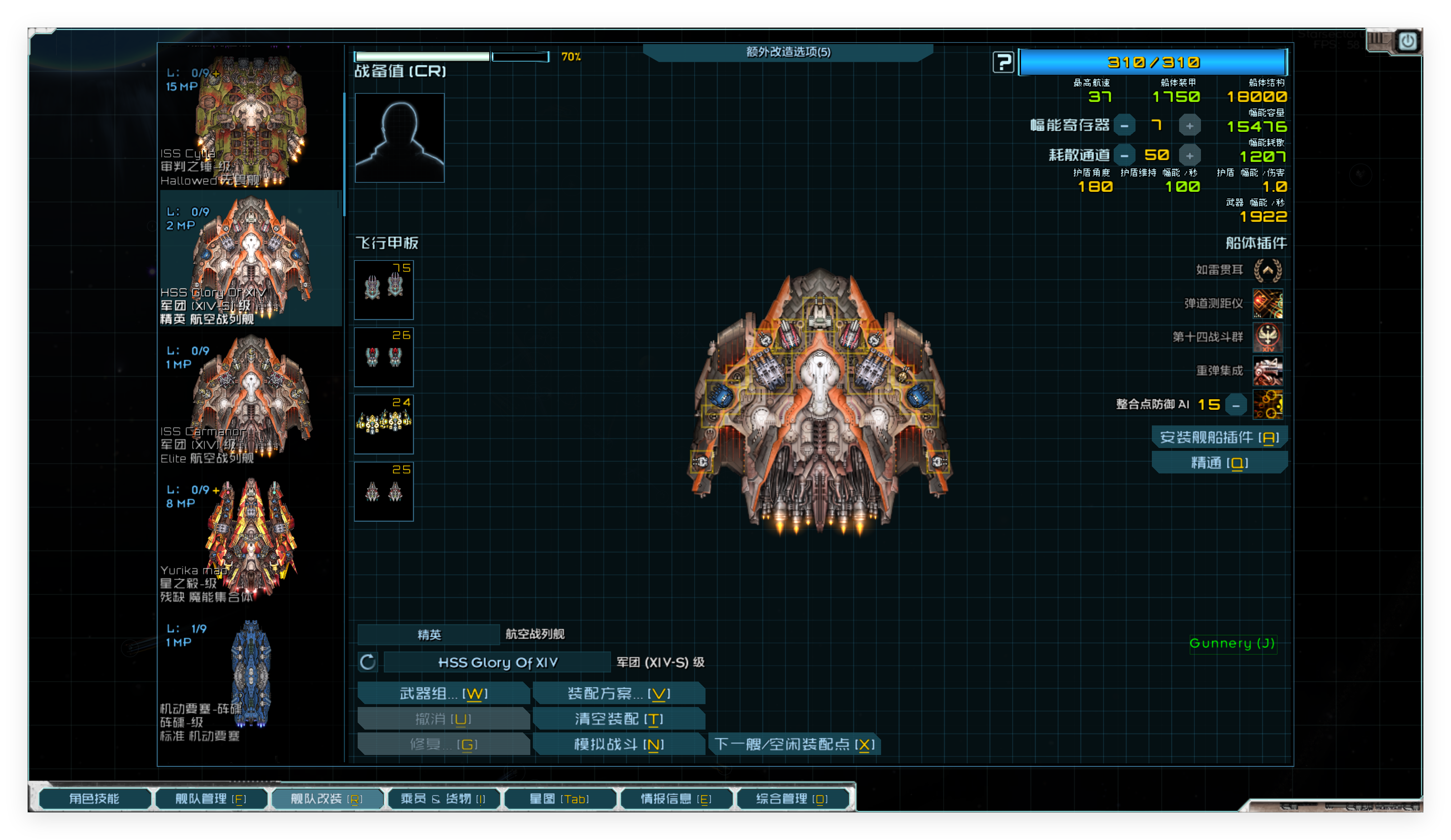Select the 第十四战斗群 hullmod icon
This screenshot has height=840, width=1451.
(1269, 338)
